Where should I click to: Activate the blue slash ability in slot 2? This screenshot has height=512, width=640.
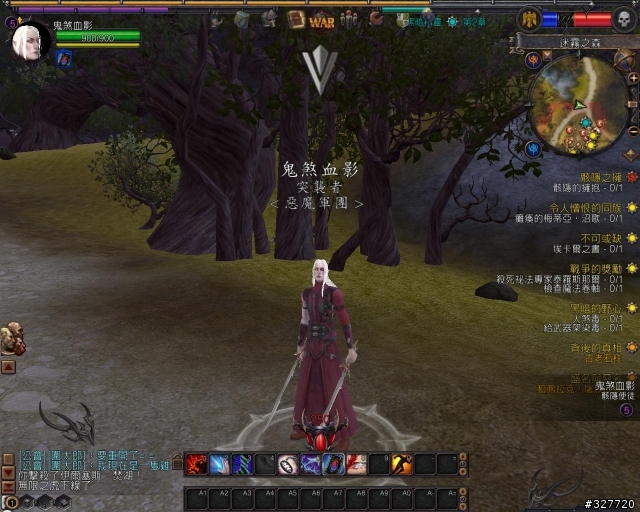click(x=220, y=464)
